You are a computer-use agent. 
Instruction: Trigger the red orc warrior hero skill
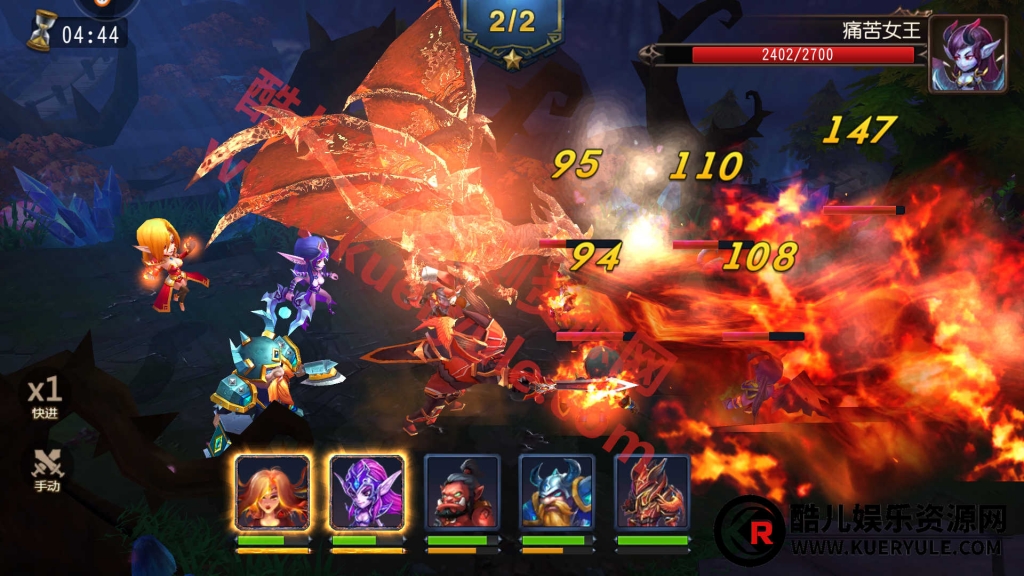point(462,492)
